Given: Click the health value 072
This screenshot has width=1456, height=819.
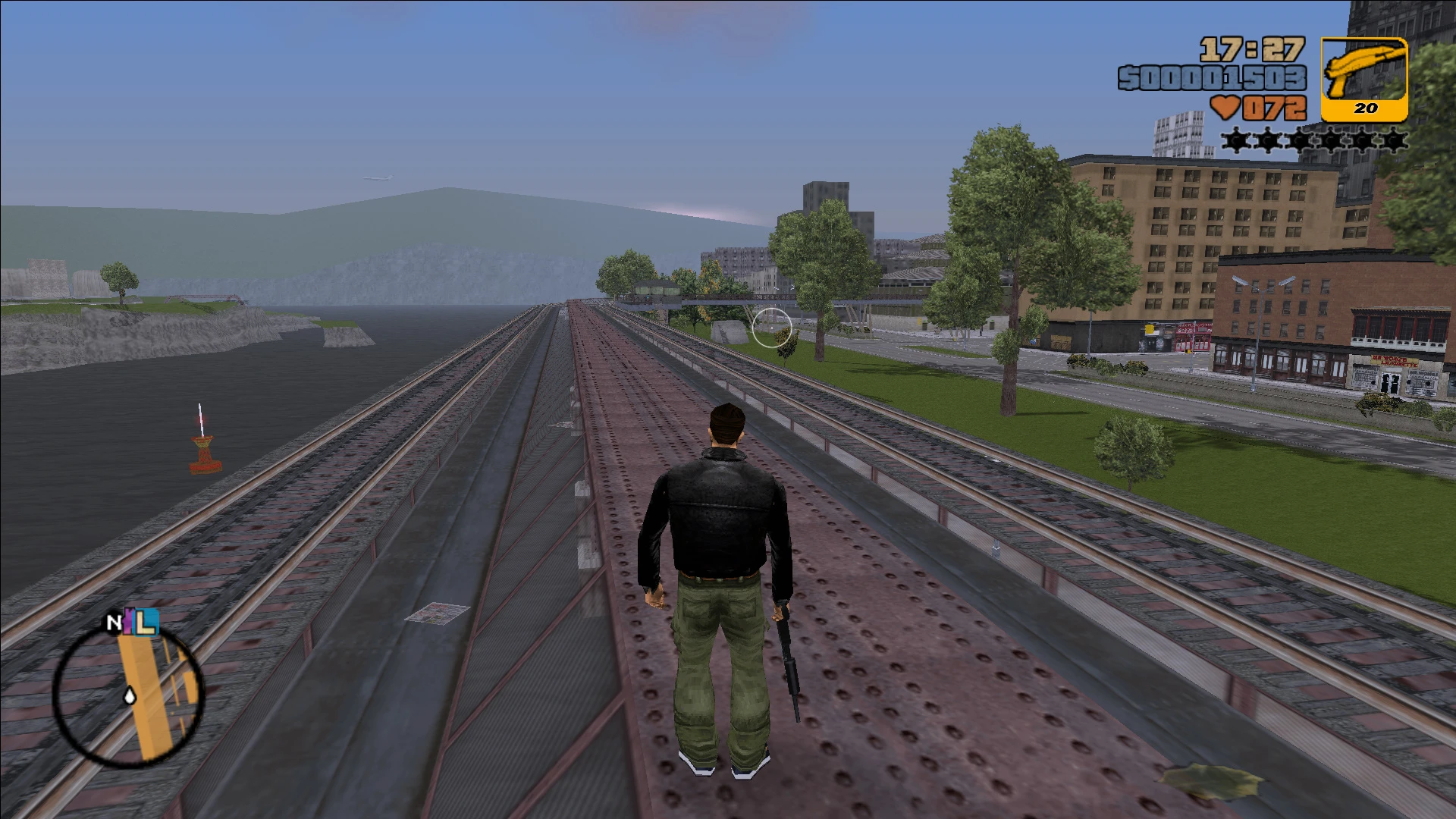Looking at the screenshot, I should point(1274,108).
